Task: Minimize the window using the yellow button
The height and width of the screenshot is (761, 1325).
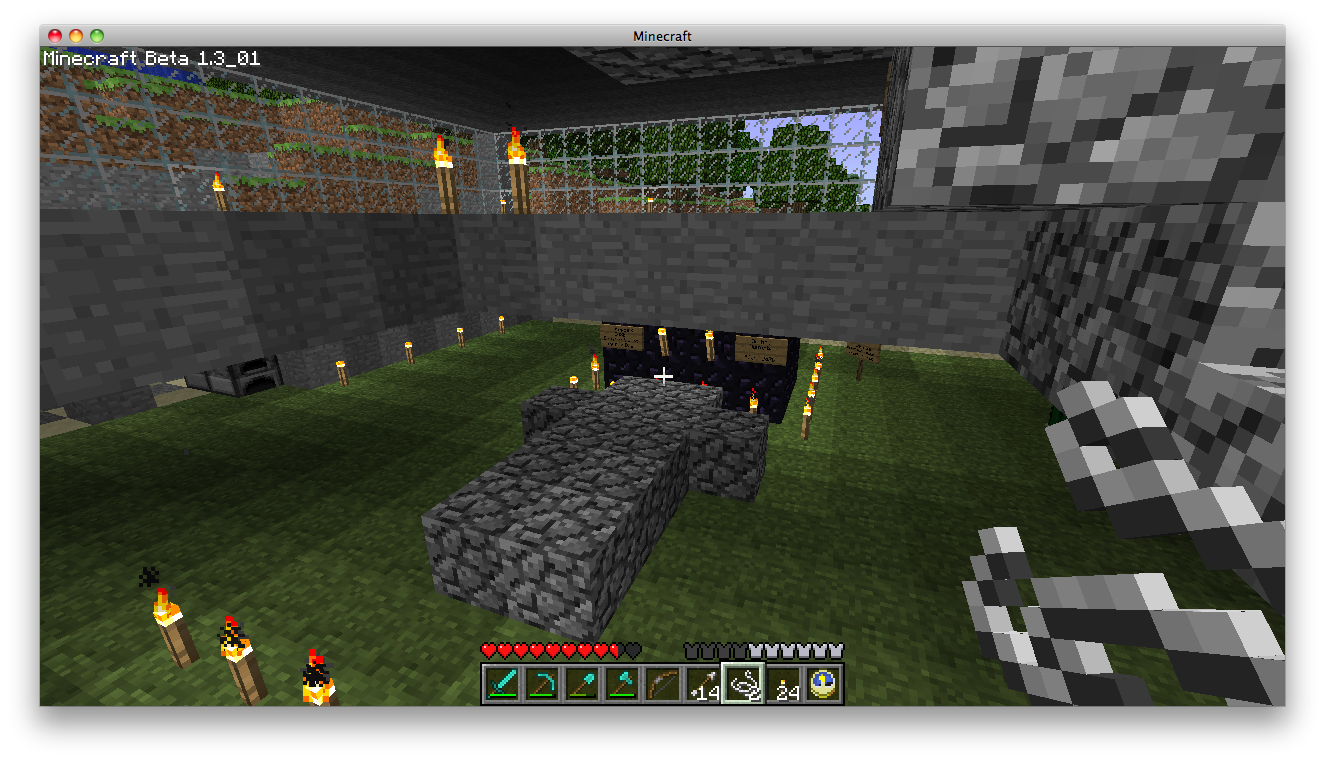Action: pyautogui.click(x=76, y=36)
